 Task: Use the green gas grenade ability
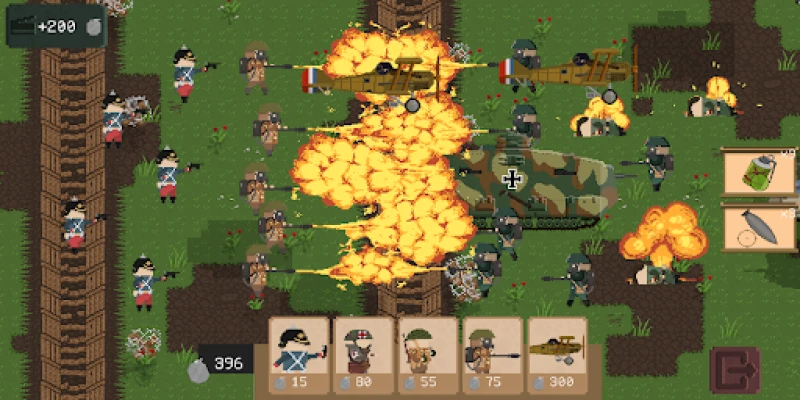(759, 173)
